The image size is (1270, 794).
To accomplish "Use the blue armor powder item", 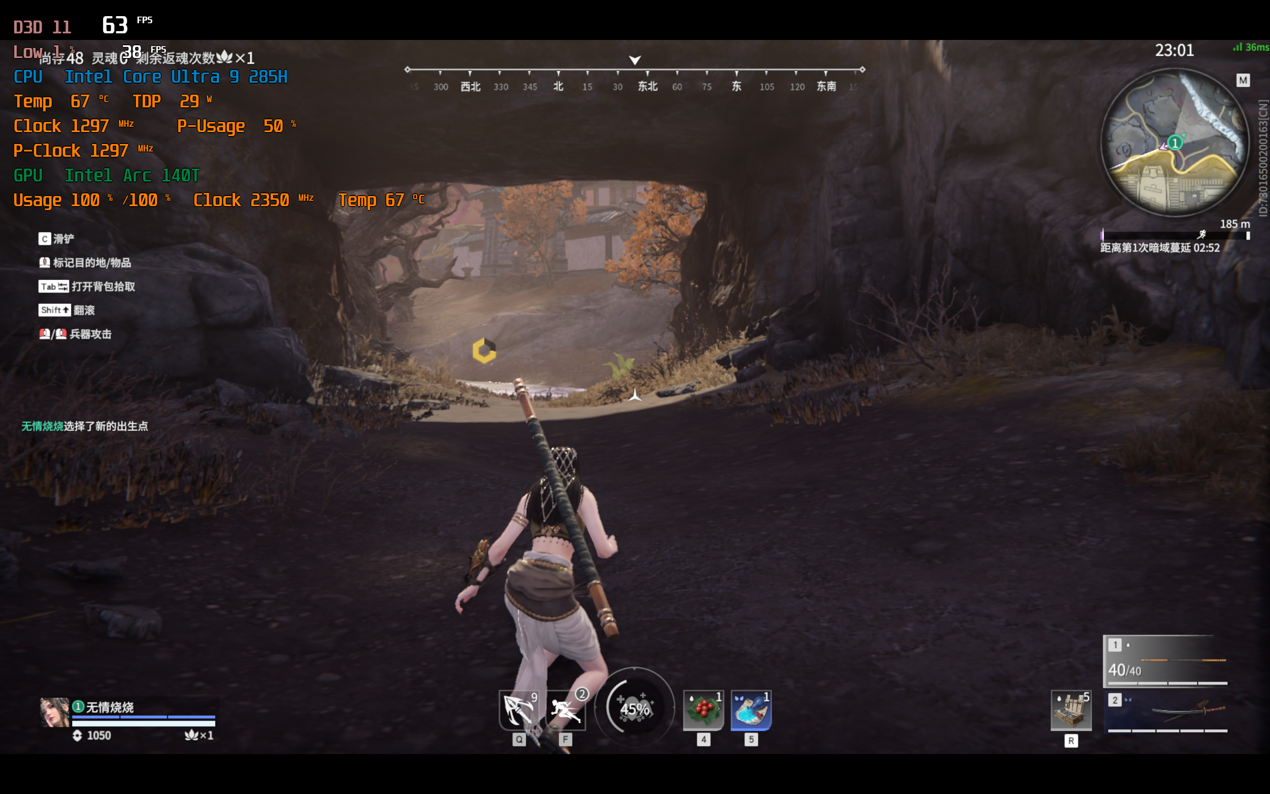I will (751, 710).
